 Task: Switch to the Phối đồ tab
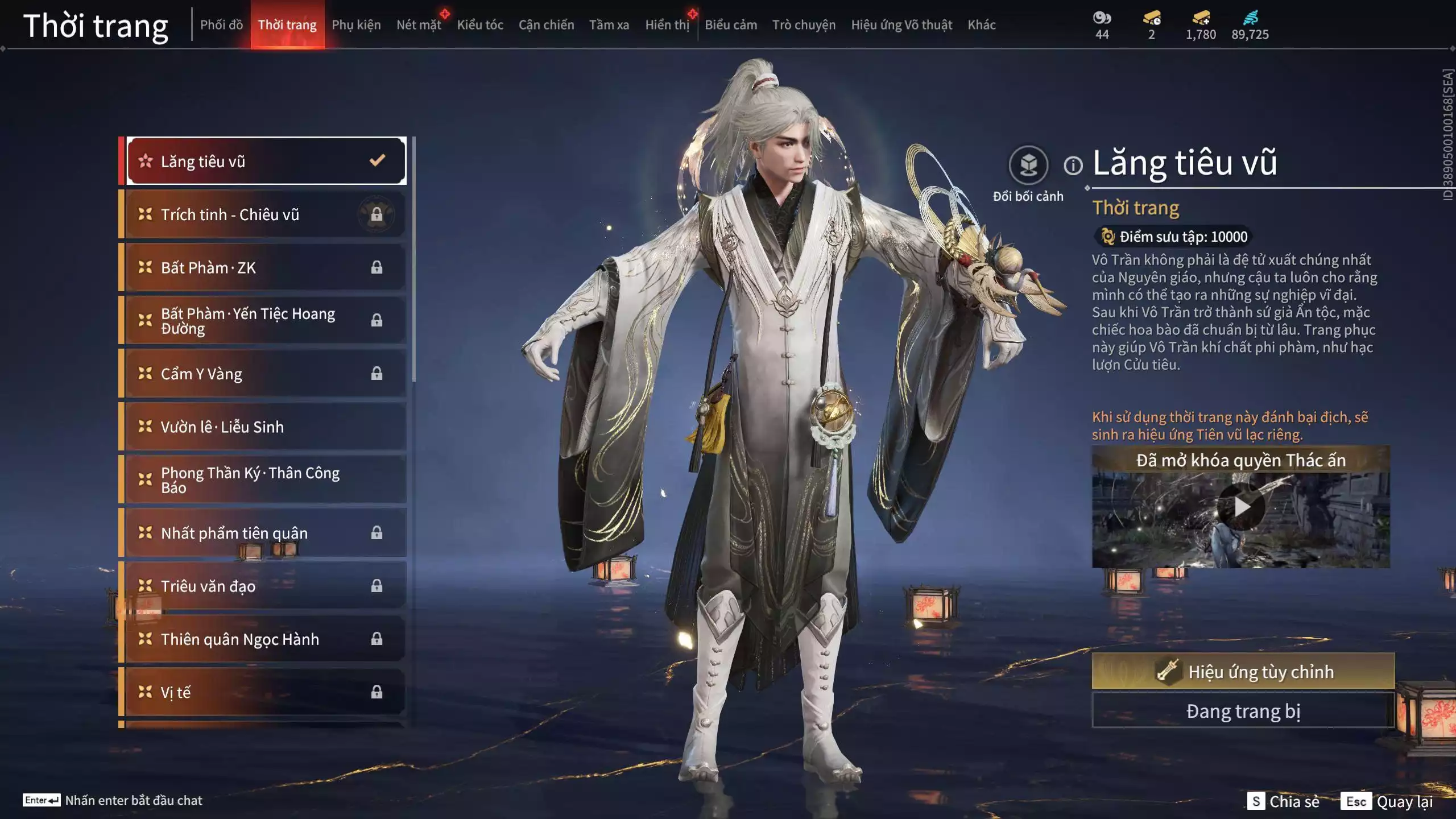click(x=221, y=25)
